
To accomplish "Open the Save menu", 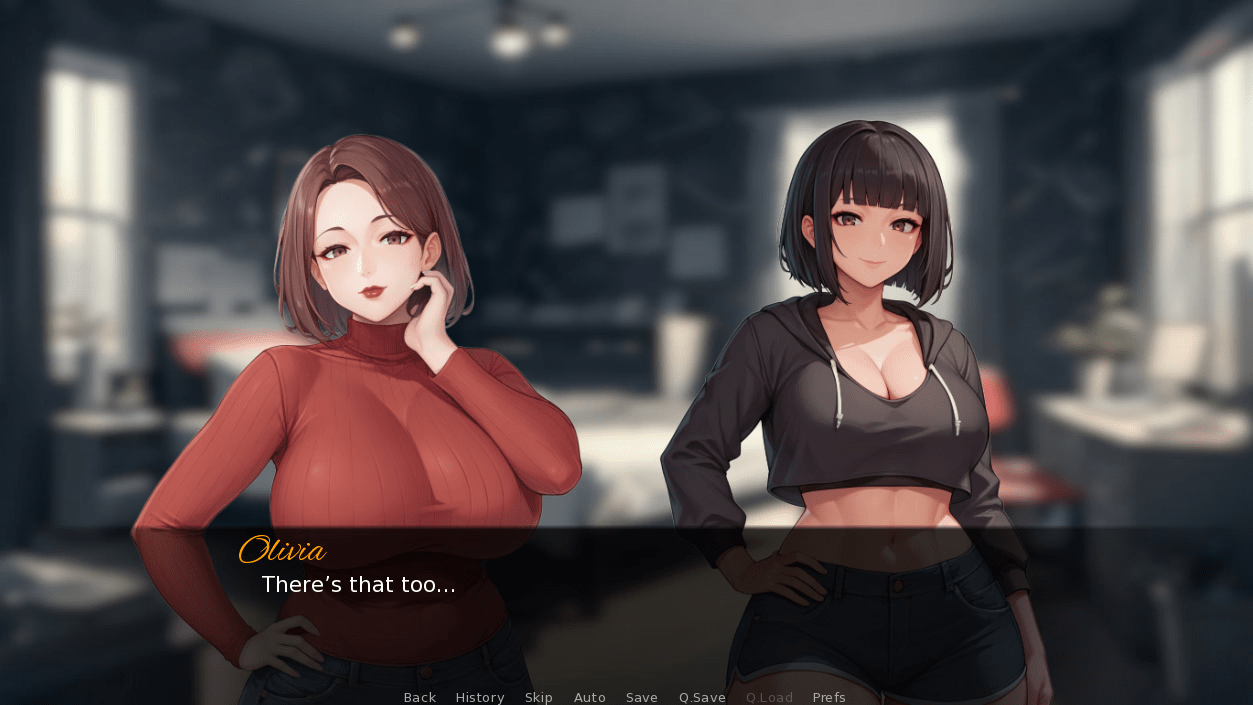I will click(x=642, y=697).
